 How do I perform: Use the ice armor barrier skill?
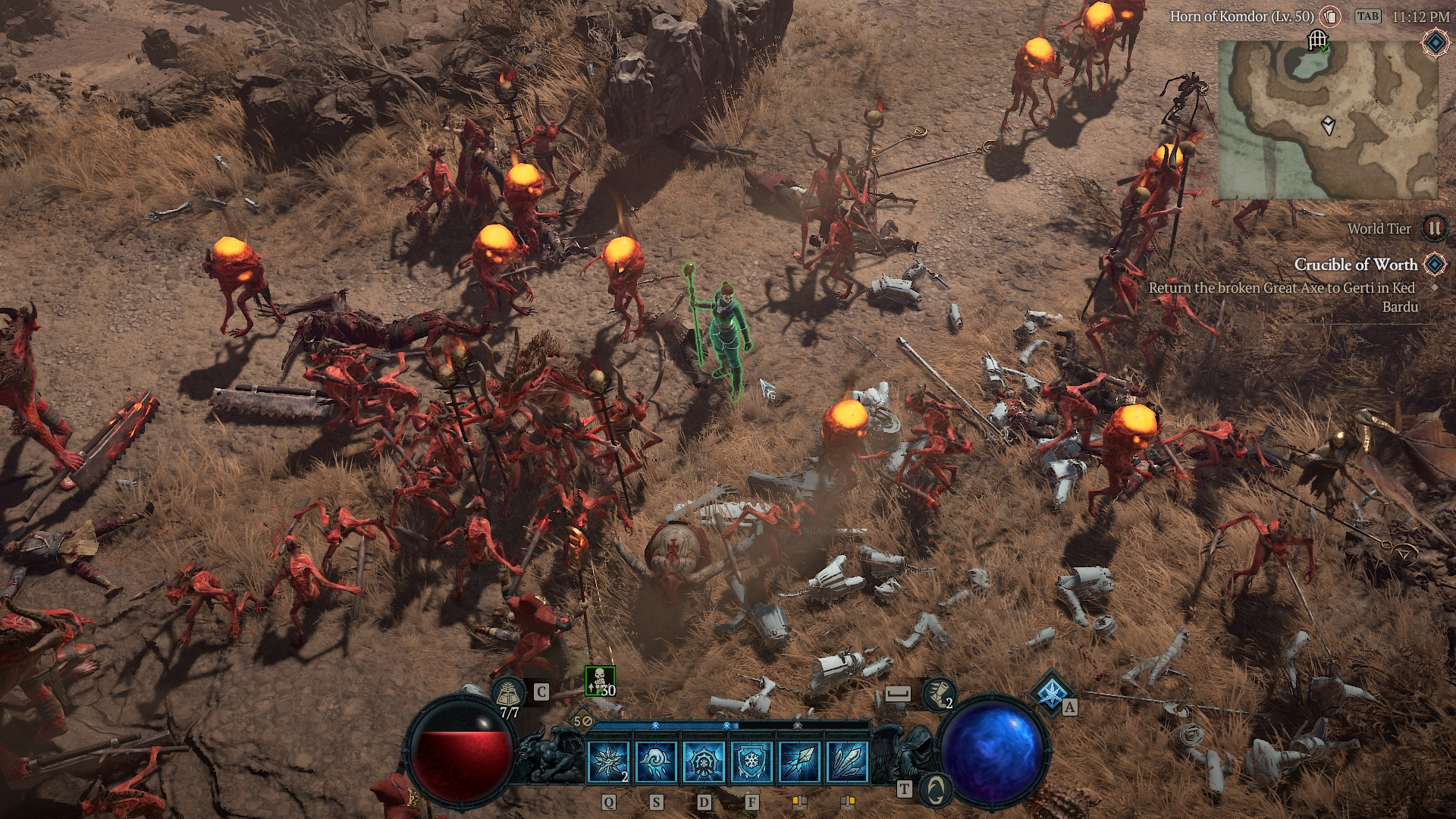tap(703, 761)
